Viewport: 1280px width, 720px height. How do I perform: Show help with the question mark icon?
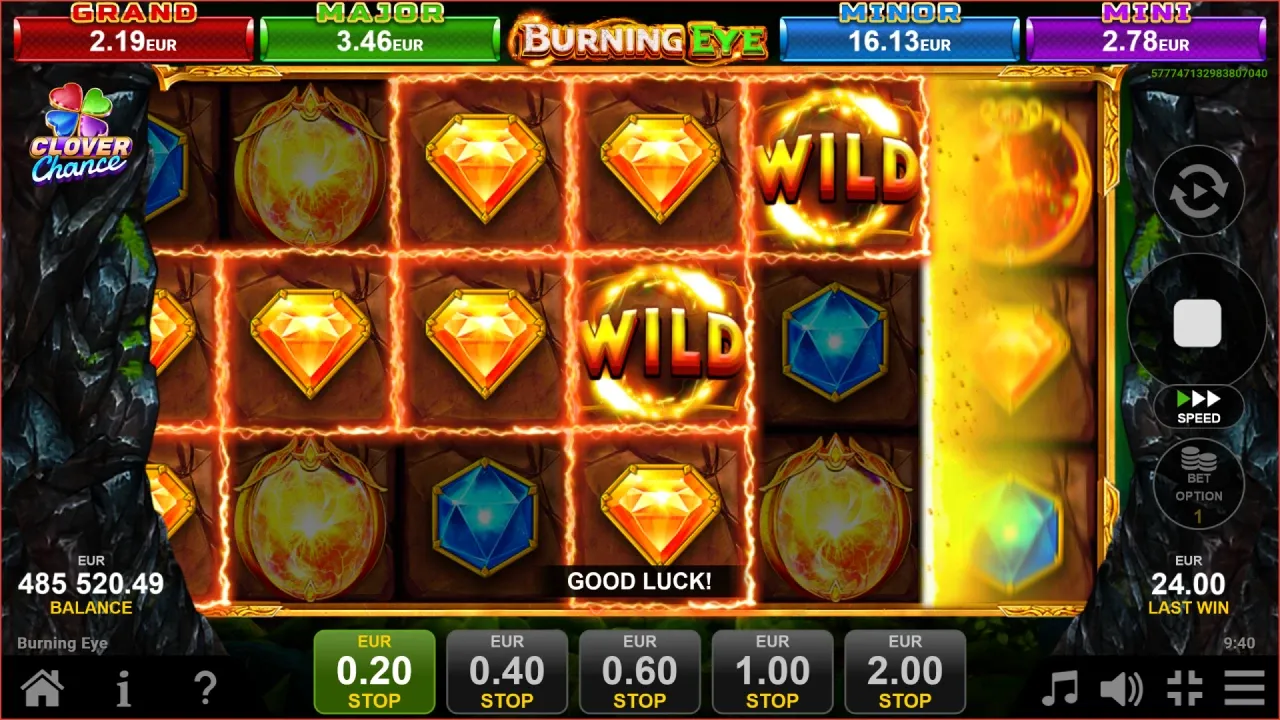pos(205,688)
